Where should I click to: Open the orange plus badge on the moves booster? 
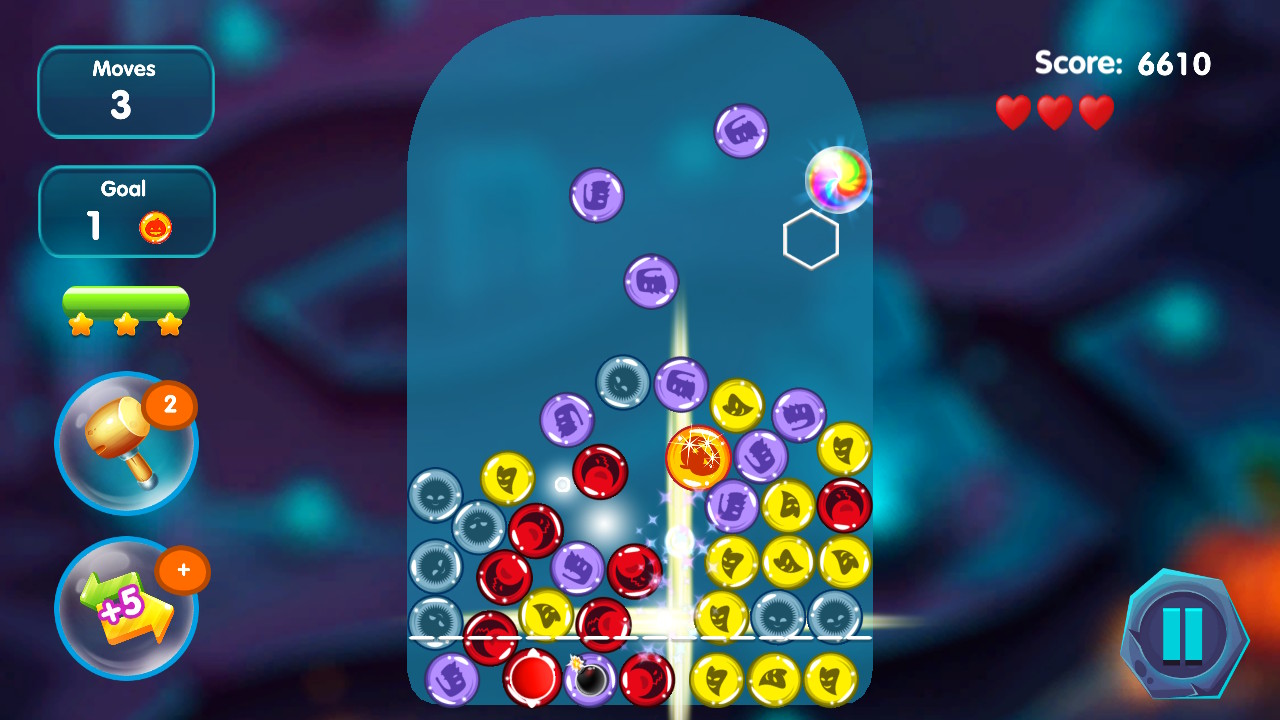click(x=184, y=567)
